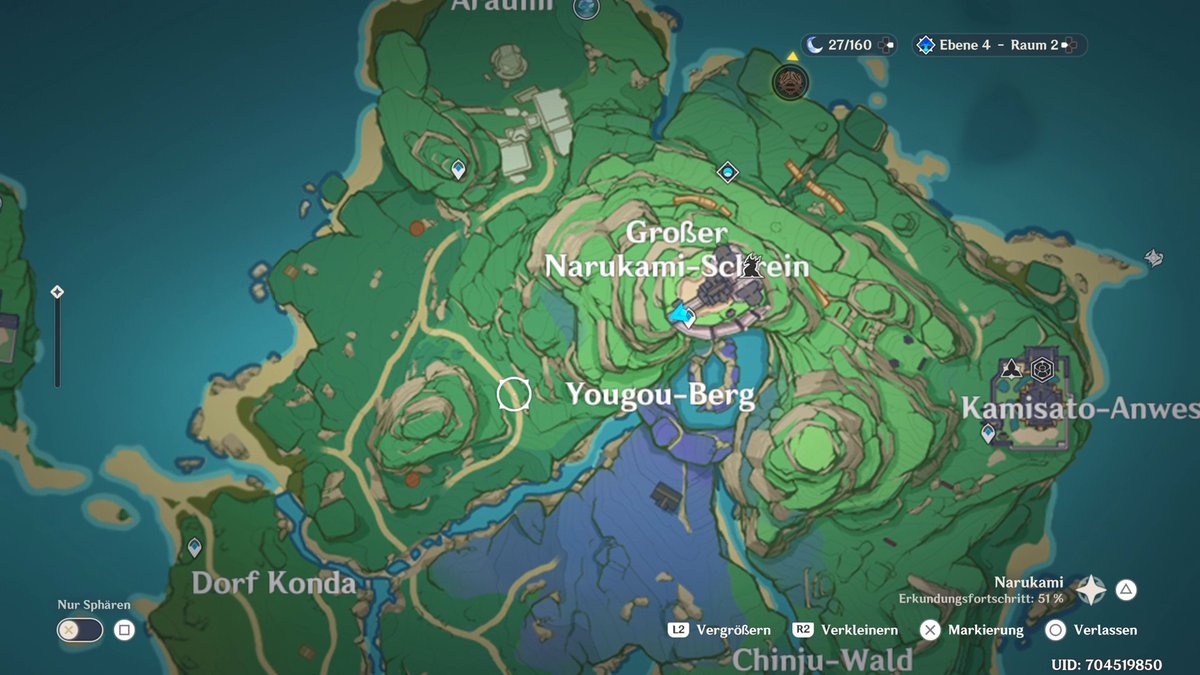Click the blue player arrow on the map
Screen dimensions: 1200x675
pyautogui.click(x=684, y=316)
